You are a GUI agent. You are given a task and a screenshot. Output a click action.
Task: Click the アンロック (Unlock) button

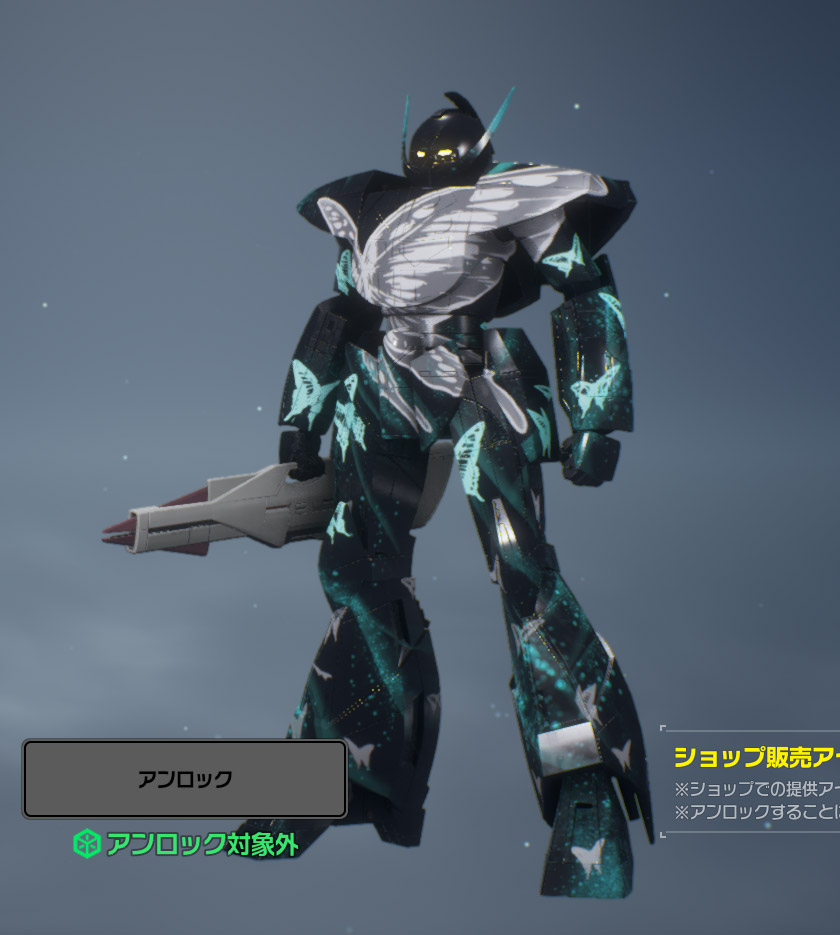[x=185, y=779]
